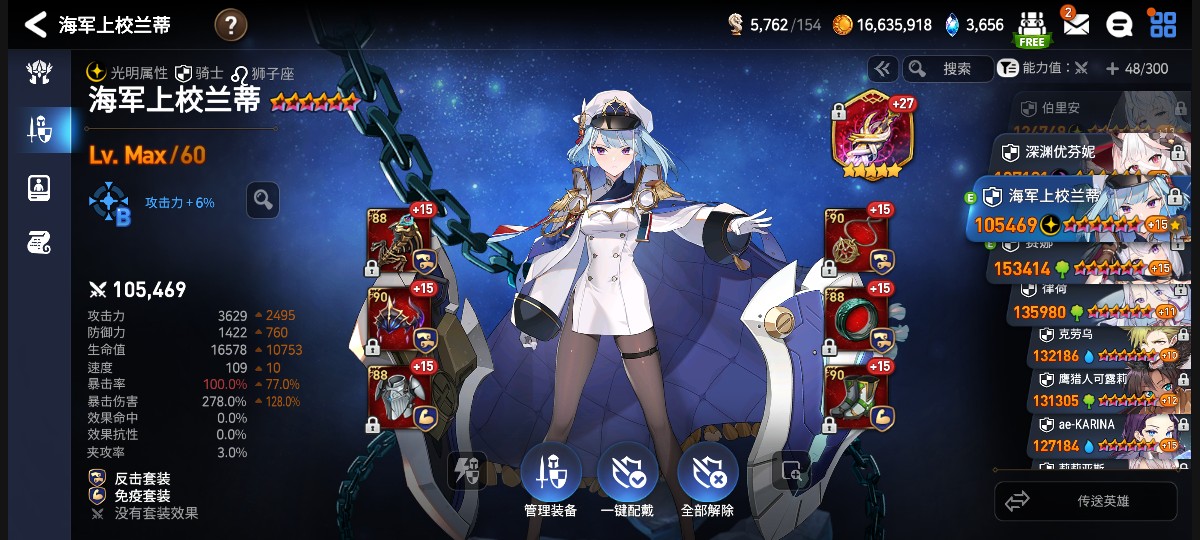Claim the FREE shop gift icon

pyautogui.click(x=1031, y=27)
